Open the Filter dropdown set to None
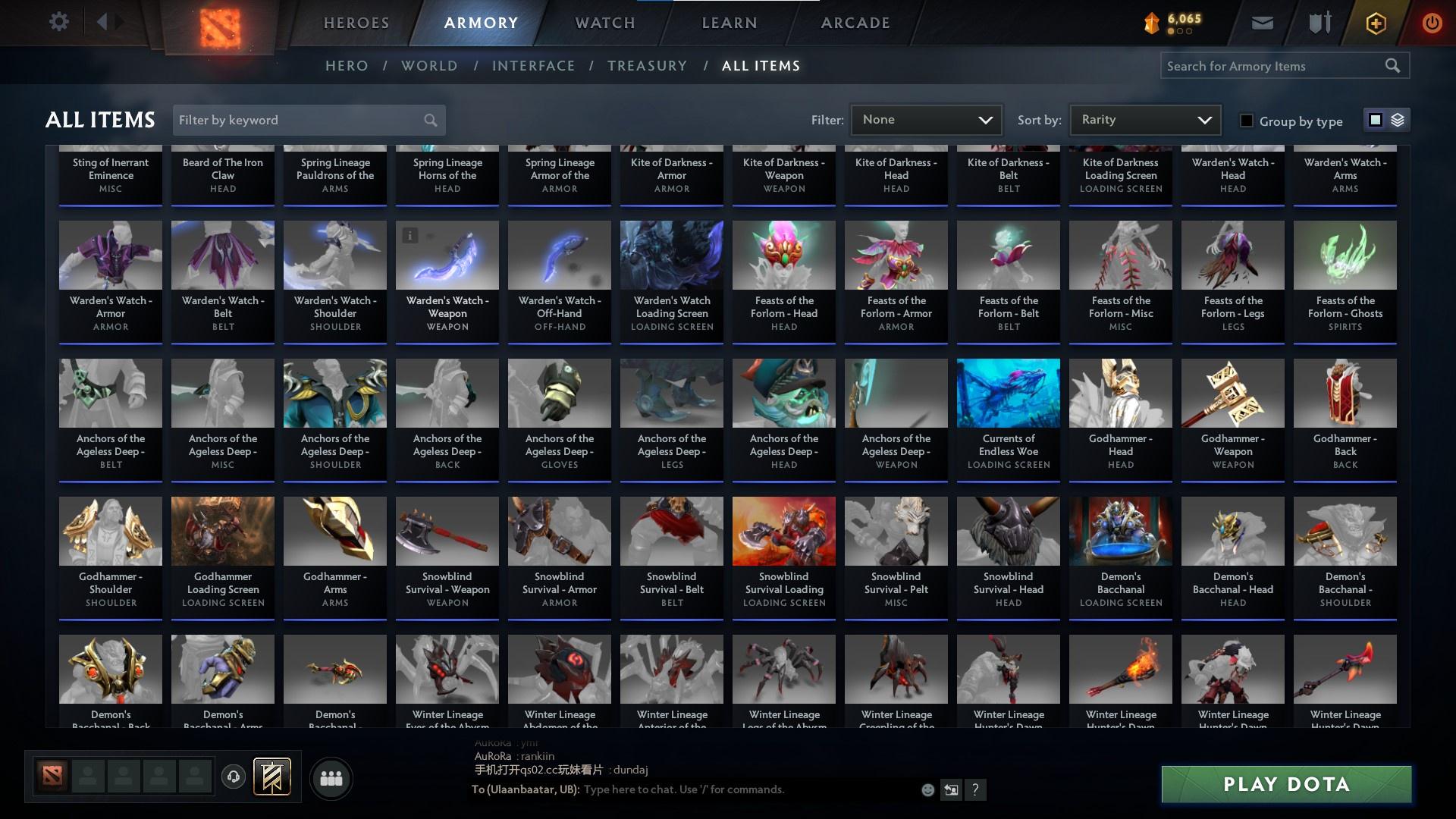 (x=926, y=119)
